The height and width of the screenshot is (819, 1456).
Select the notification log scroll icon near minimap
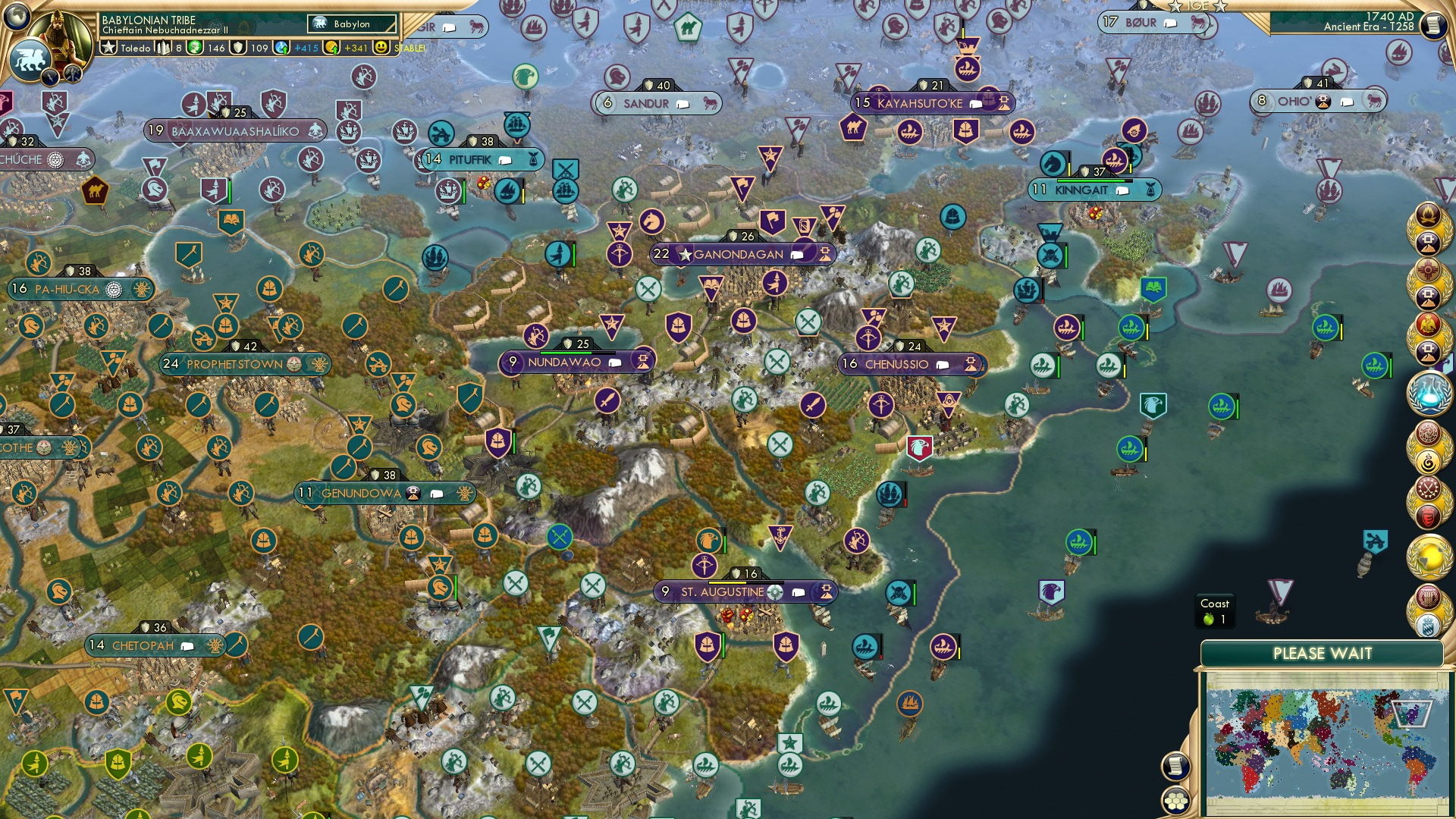1176,767
